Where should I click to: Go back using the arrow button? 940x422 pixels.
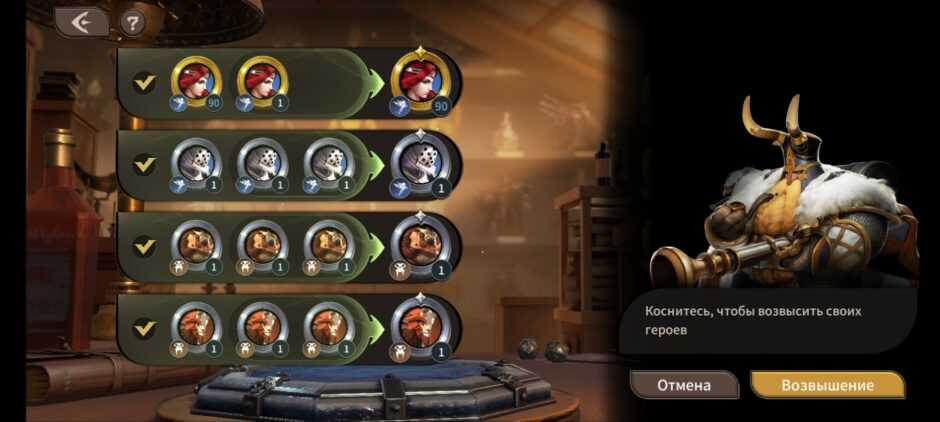click(81, 21)
